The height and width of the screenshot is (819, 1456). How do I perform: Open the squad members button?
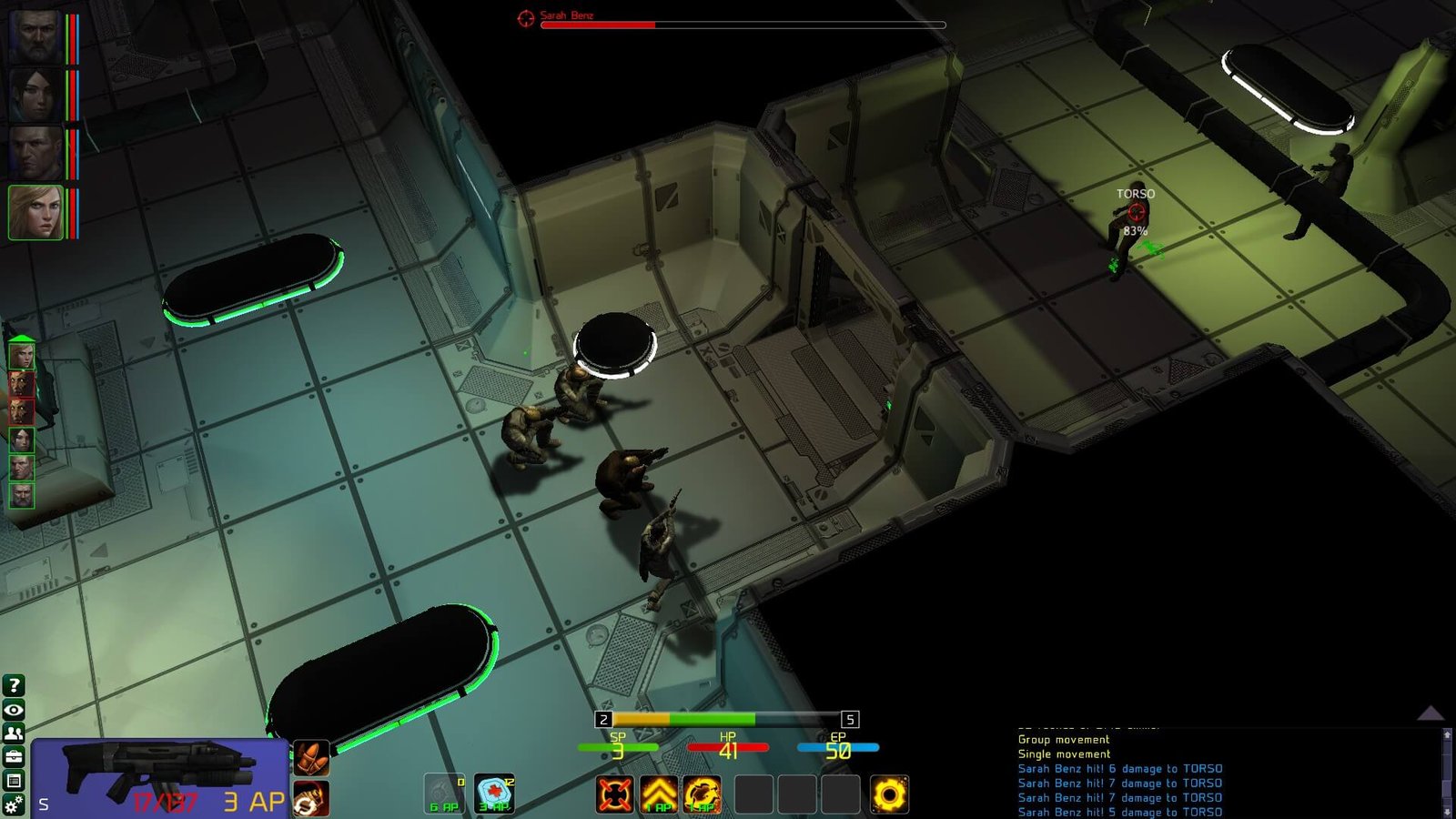14,733
